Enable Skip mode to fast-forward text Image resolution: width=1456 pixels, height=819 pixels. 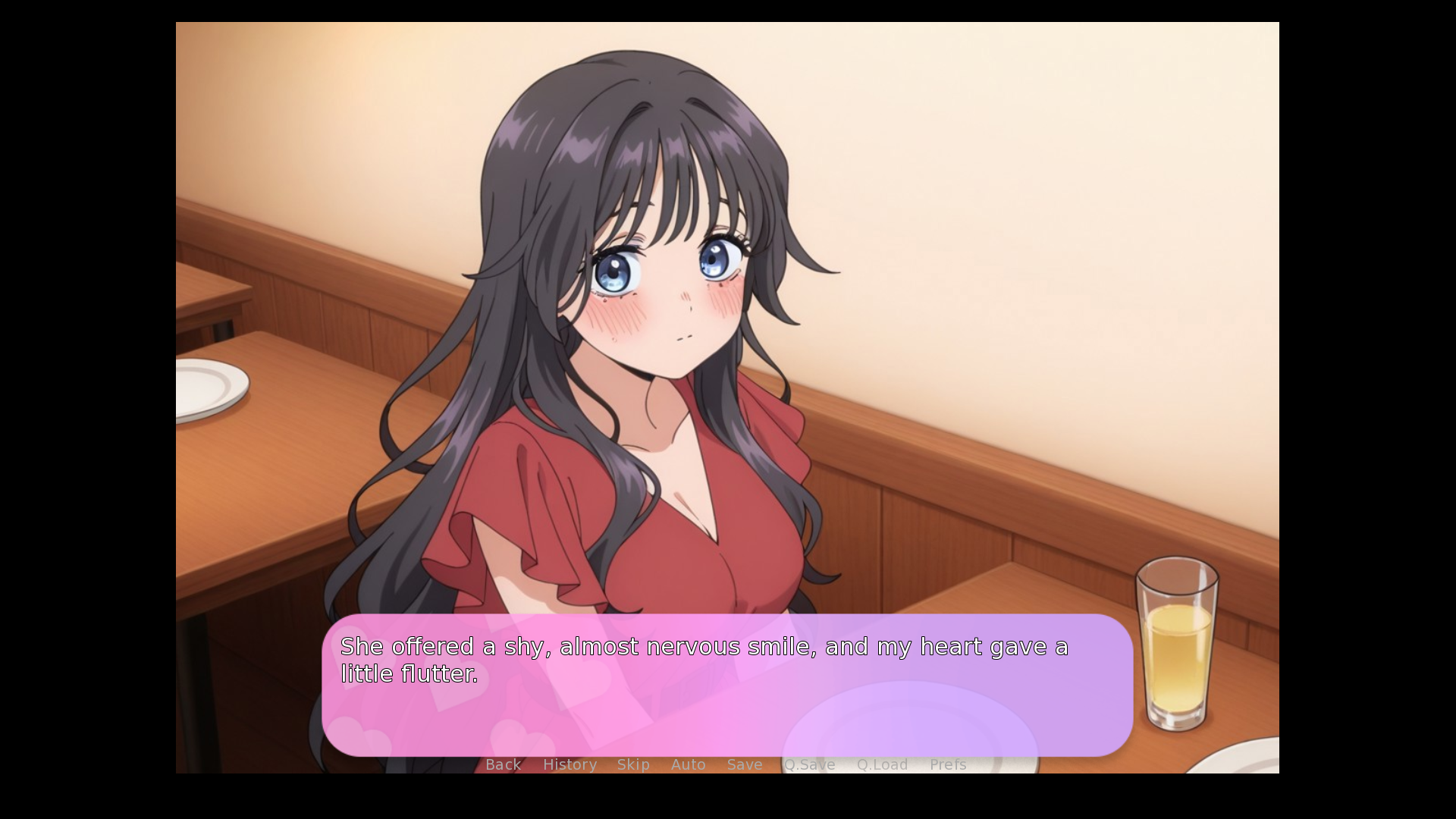coord(634,764)
